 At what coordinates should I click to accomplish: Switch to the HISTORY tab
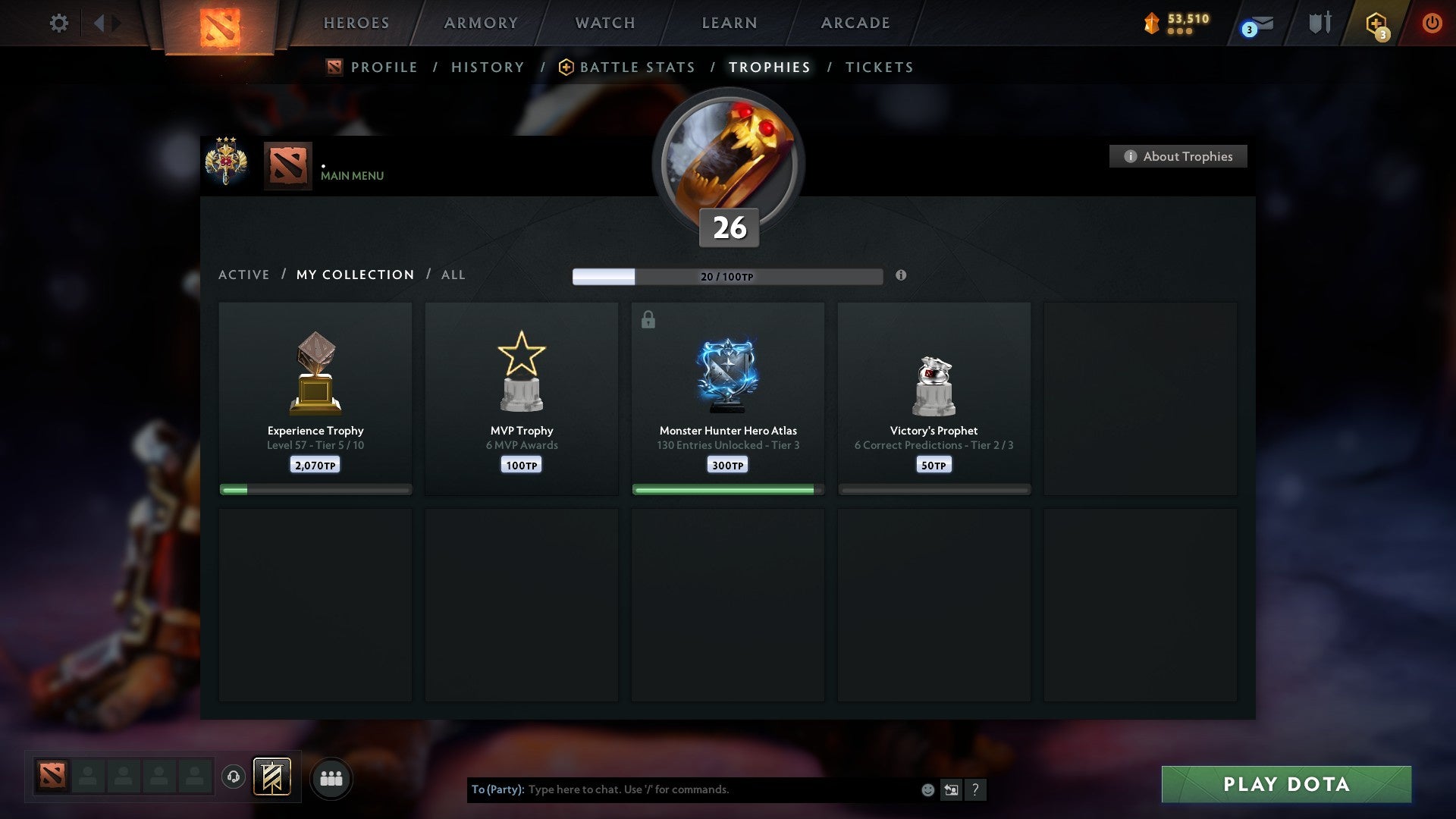tap(488, 67)
